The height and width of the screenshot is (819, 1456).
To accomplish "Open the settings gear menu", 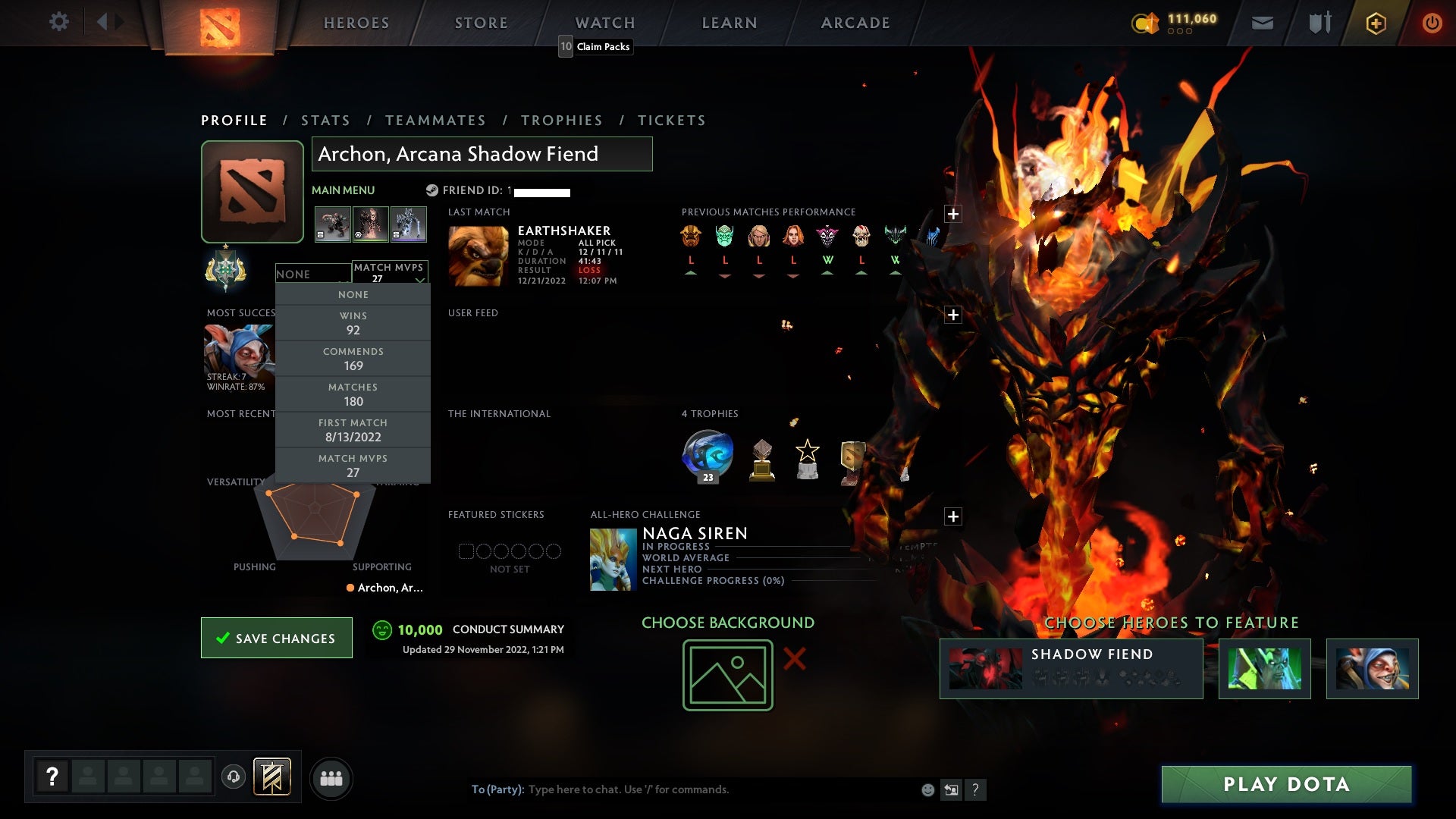I will click(59, 22).
